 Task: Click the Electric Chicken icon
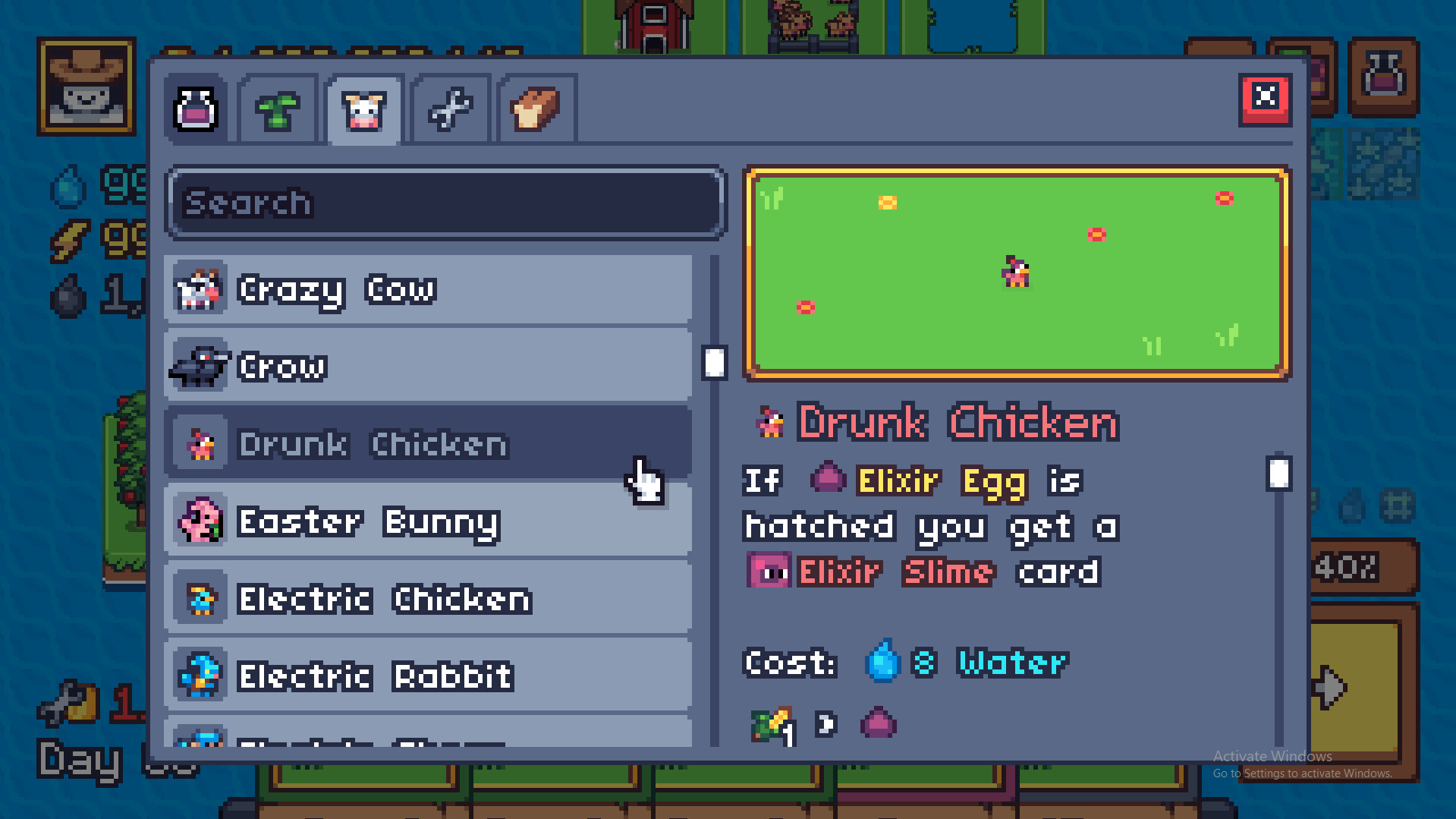[198, 598]
